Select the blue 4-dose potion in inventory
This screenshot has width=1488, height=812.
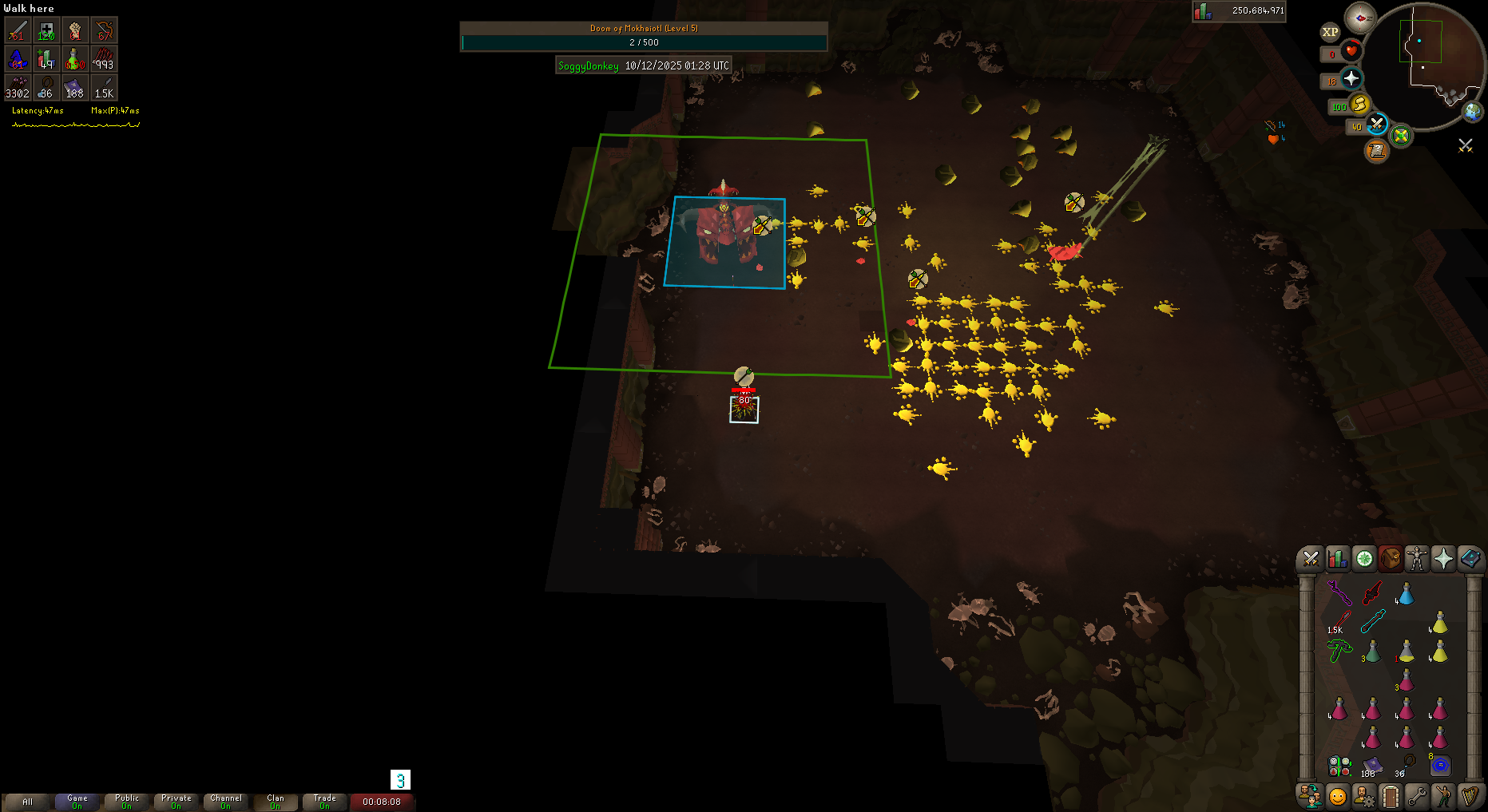pyautogui.click(x=1406, y=595)
